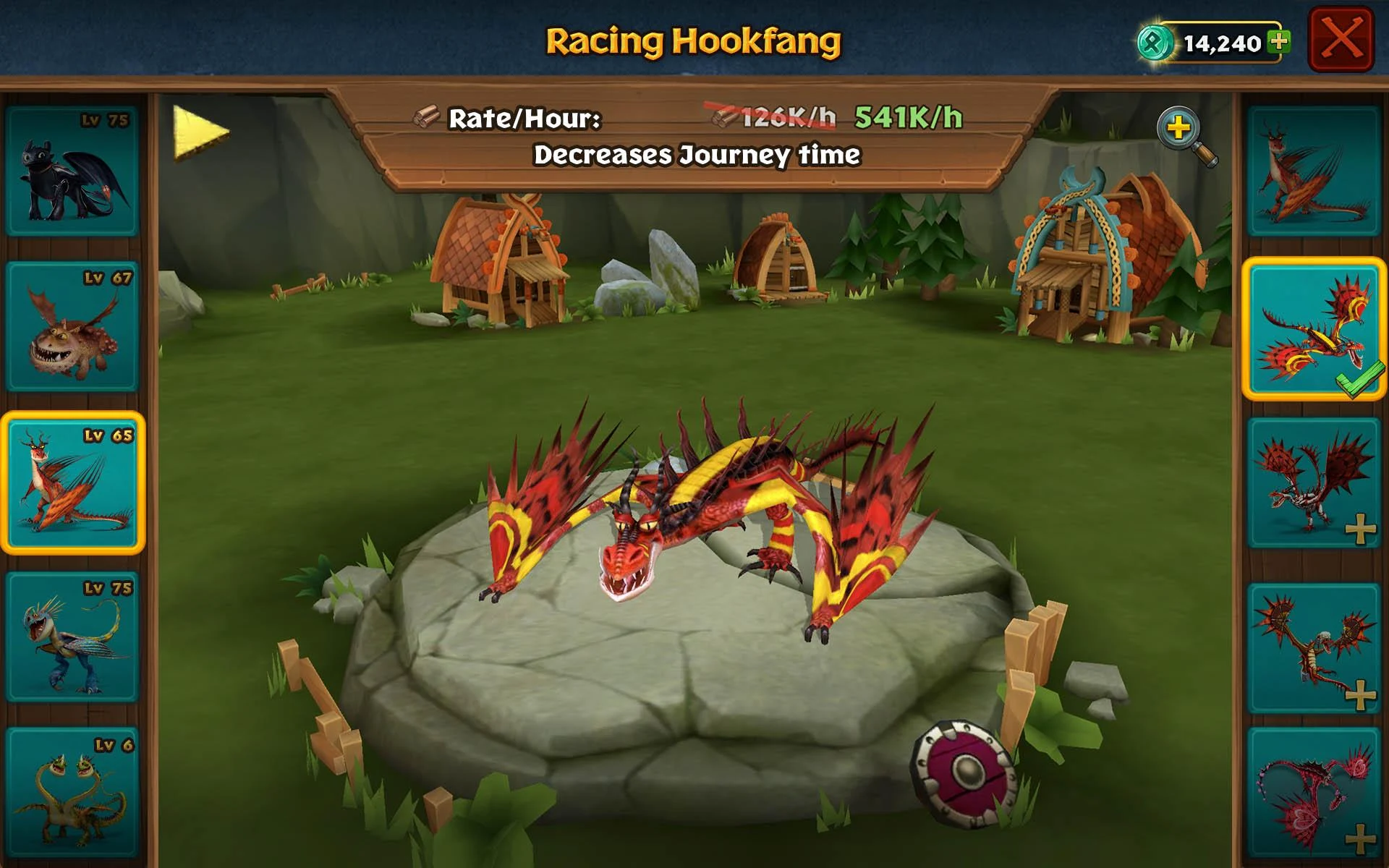Screen dimensions: 1389x868
Task: Select Toothless at level 75
Action: click(72, 171)
